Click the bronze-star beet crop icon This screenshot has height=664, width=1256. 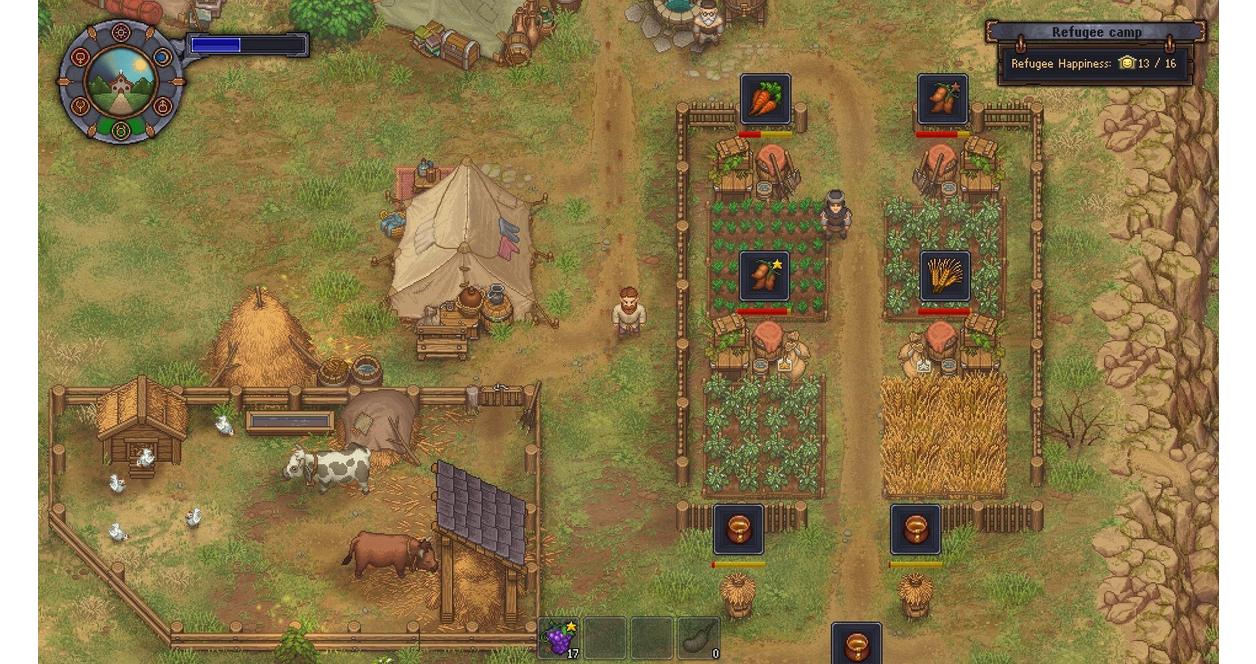(x=942, y=99)
